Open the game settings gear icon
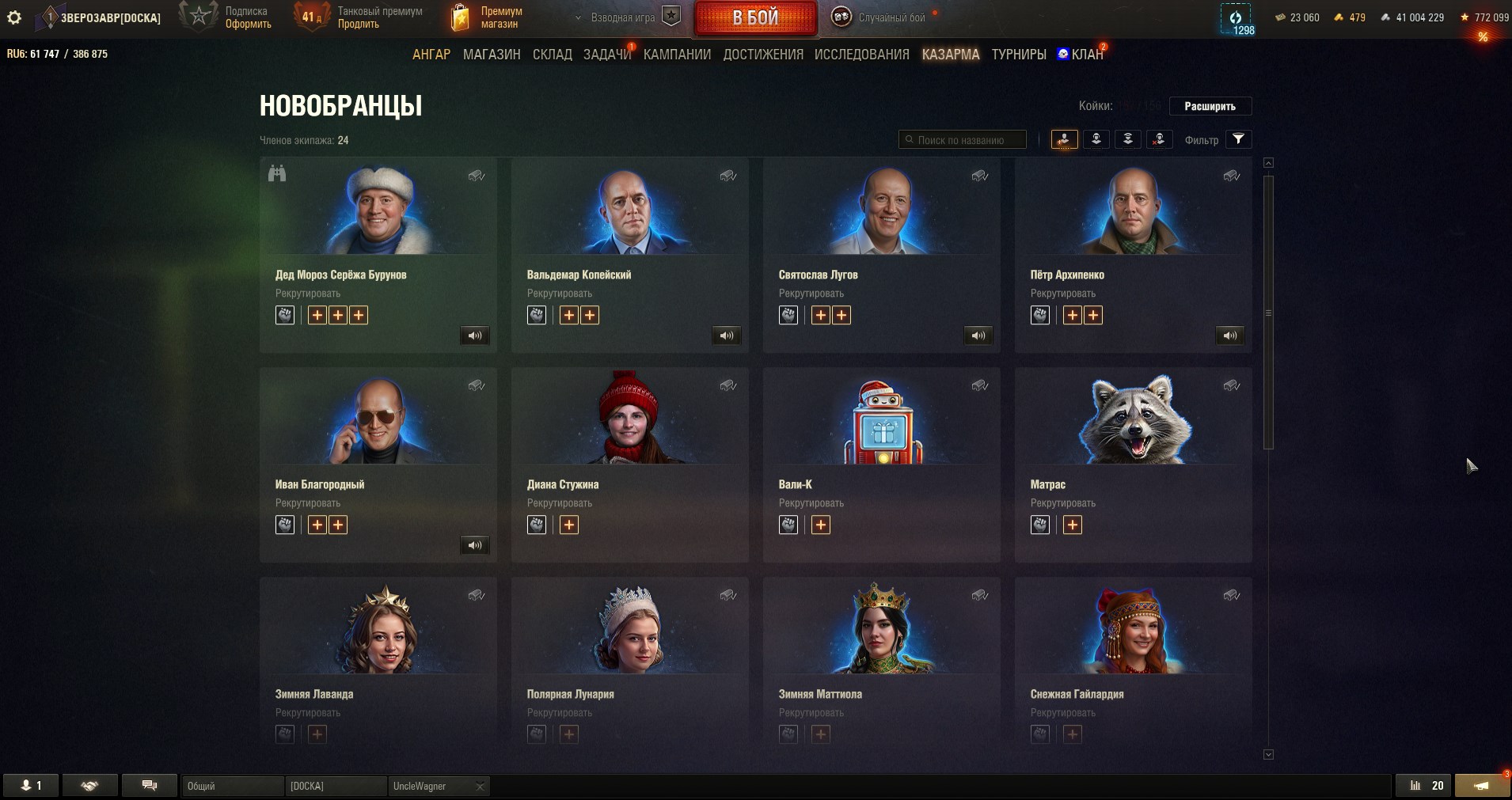 [14, 17]
